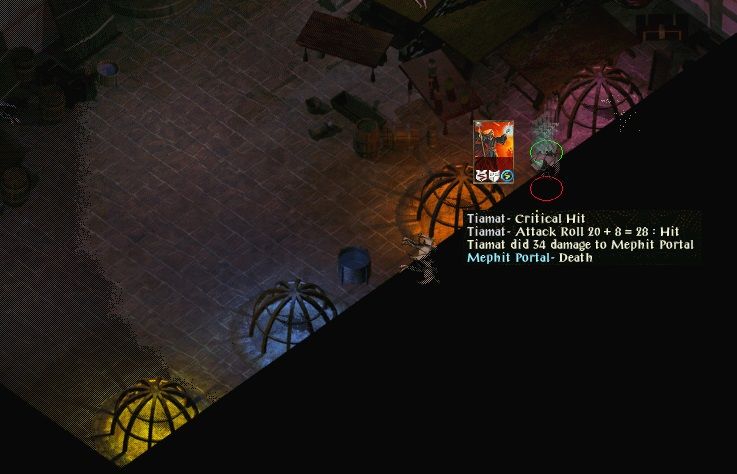Select the Tiamat character portrait
The height and width of the screenshot is (474, 737).
tap(494, 145)
